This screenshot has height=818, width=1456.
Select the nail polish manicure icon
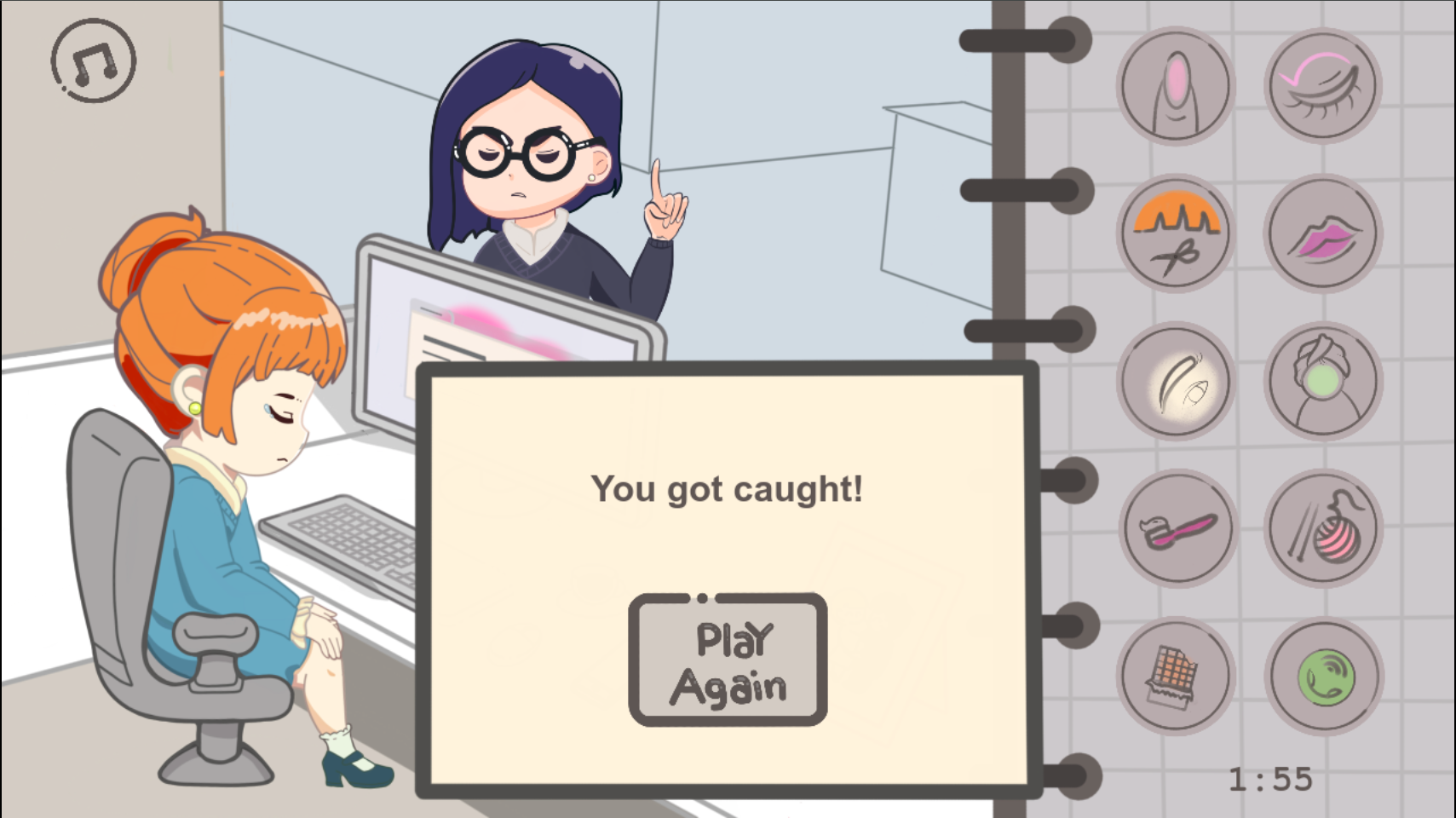(1174, 85)
